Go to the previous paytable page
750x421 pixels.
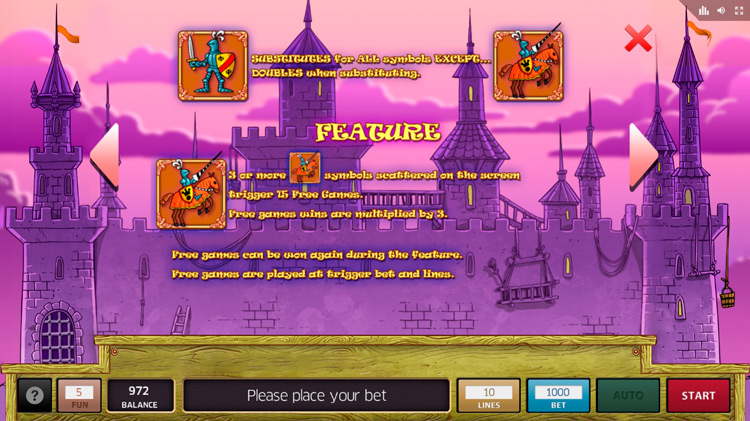coord(105,156)
